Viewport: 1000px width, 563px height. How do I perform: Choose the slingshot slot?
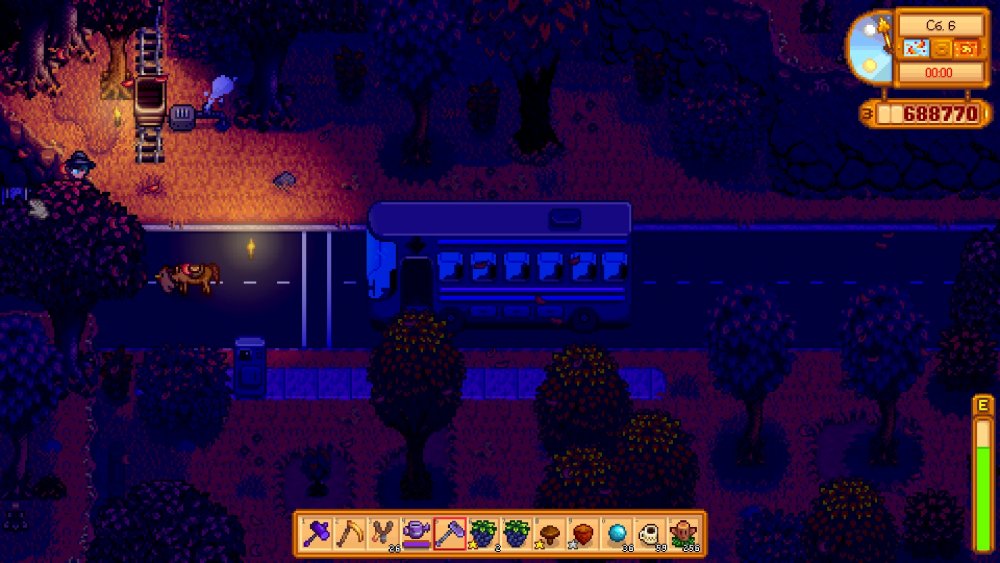coord(384,533)
